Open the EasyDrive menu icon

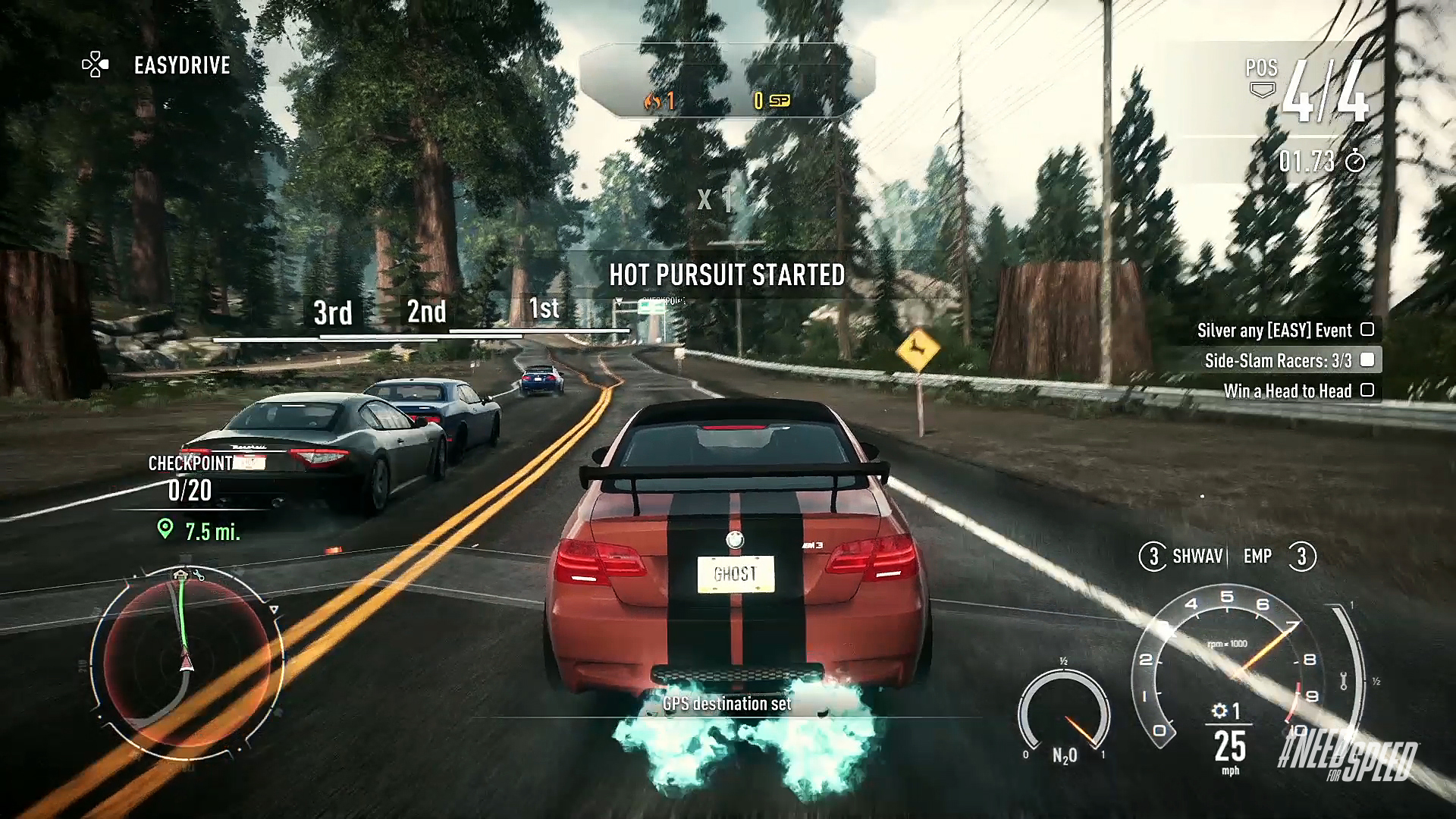pyautogui.click(x=94, y=65)
